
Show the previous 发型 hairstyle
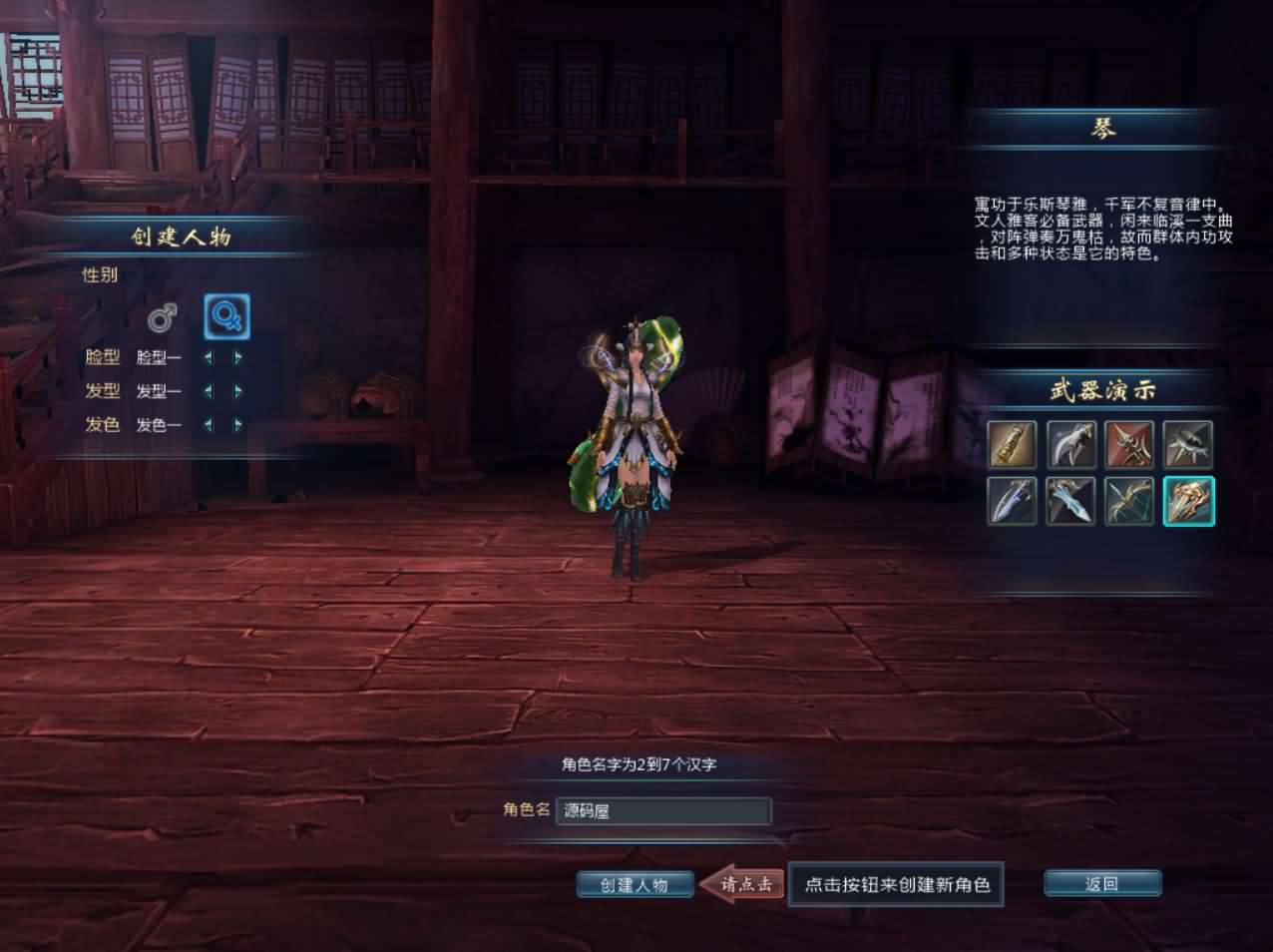click(209, 391)
